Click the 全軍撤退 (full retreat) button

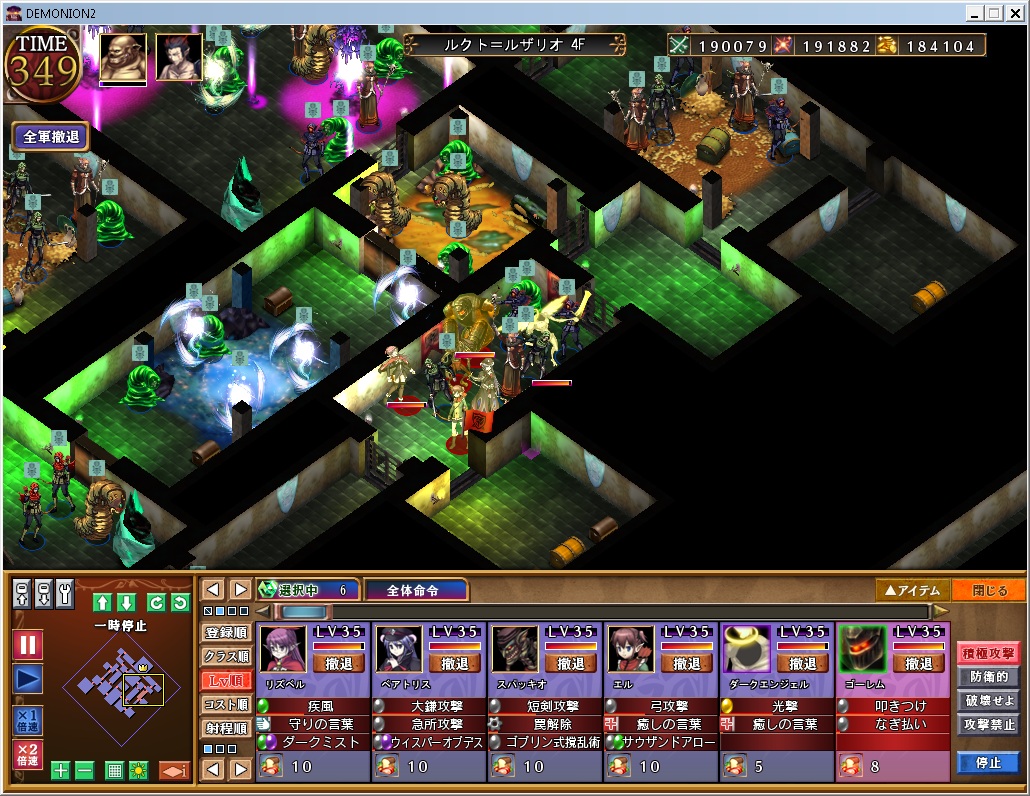point(51,137)
